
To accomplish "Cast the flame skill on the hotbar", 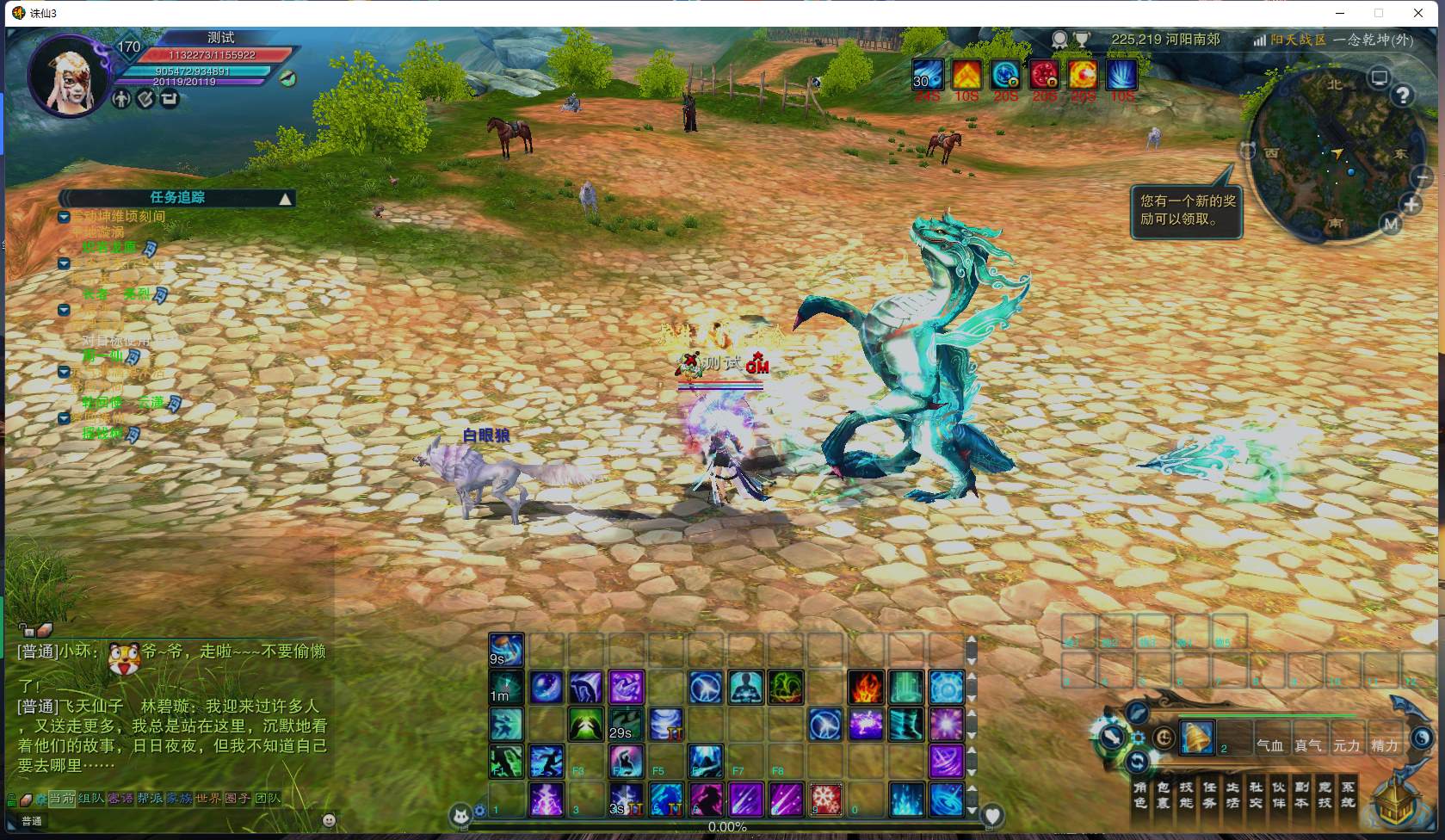I will coord(865,688).
